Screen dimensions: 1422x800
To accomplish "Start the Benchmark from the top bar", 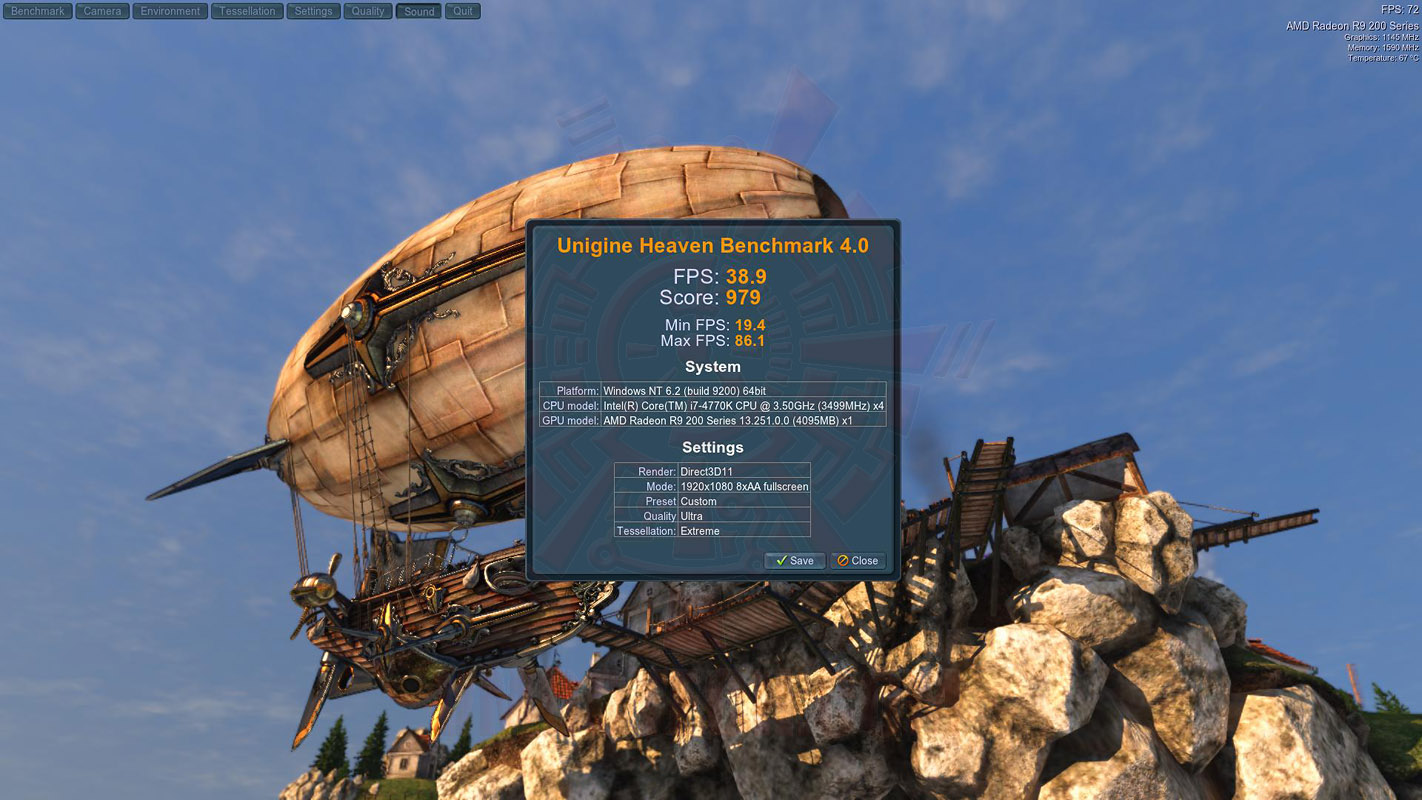I will click(38, 11).
